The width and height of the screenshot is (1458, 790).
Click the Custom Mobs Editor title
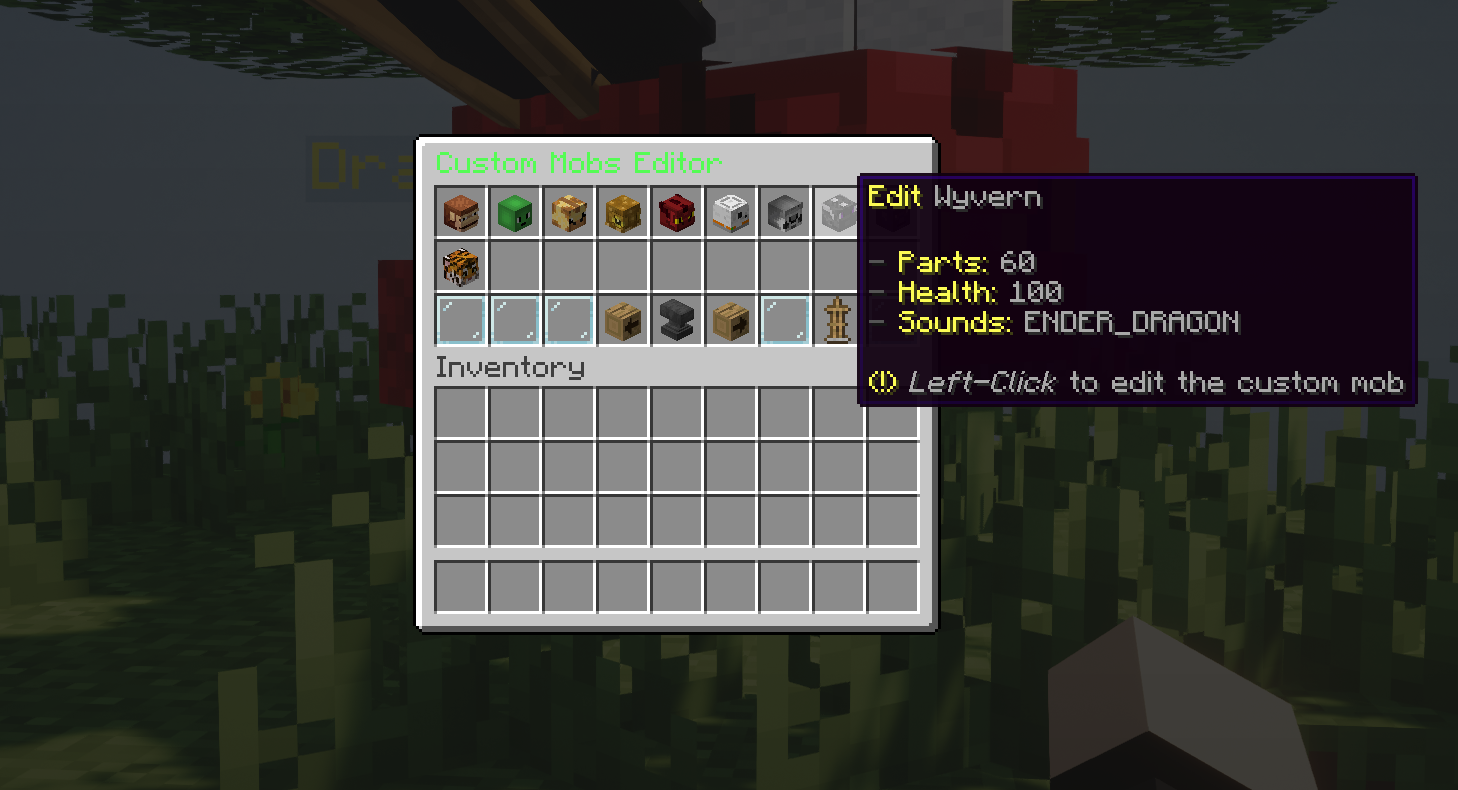pyautogui.click(x=578, y=164)
